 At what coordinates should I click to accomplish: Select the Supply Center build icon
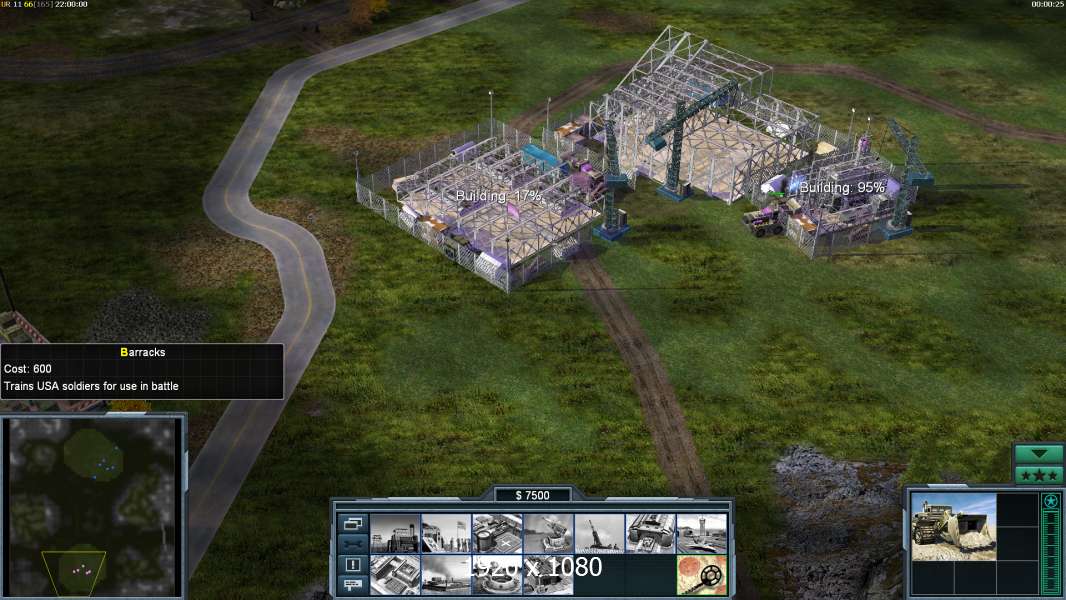point(496,534)
